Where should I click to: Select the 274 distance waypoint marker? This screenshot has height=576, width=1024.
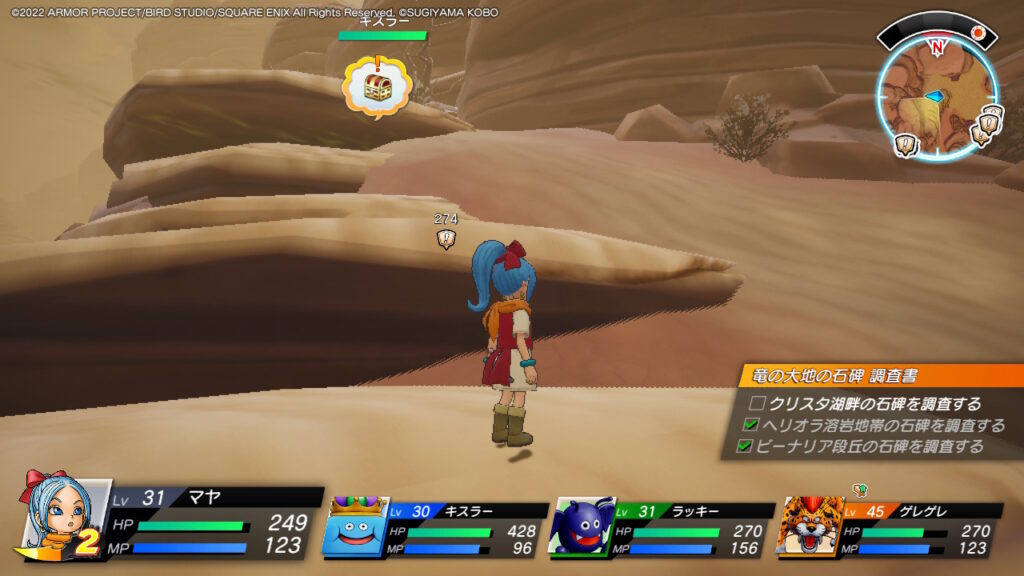point(446,239)
